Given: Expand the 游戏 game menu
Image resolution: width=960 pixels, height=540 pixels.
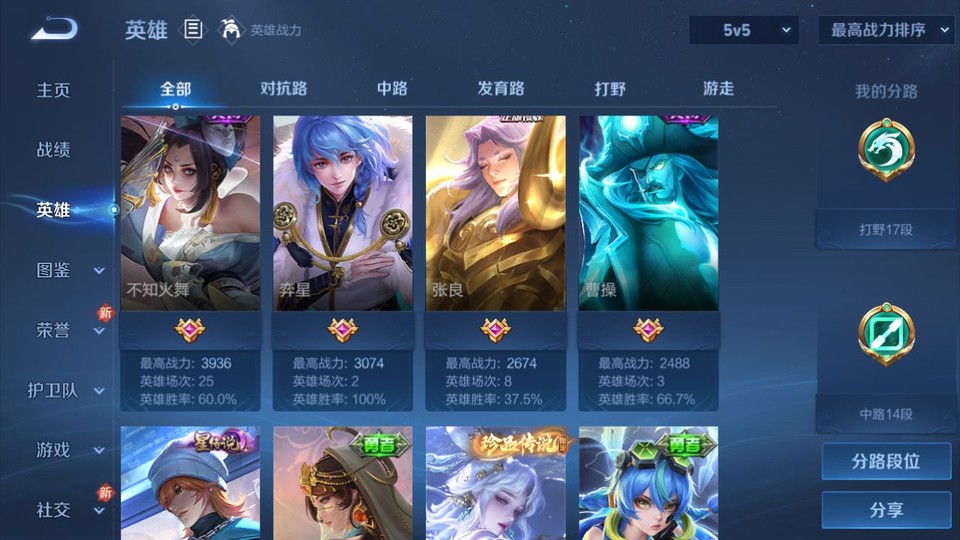Looking at the screenshot, I should pos(68,450).
